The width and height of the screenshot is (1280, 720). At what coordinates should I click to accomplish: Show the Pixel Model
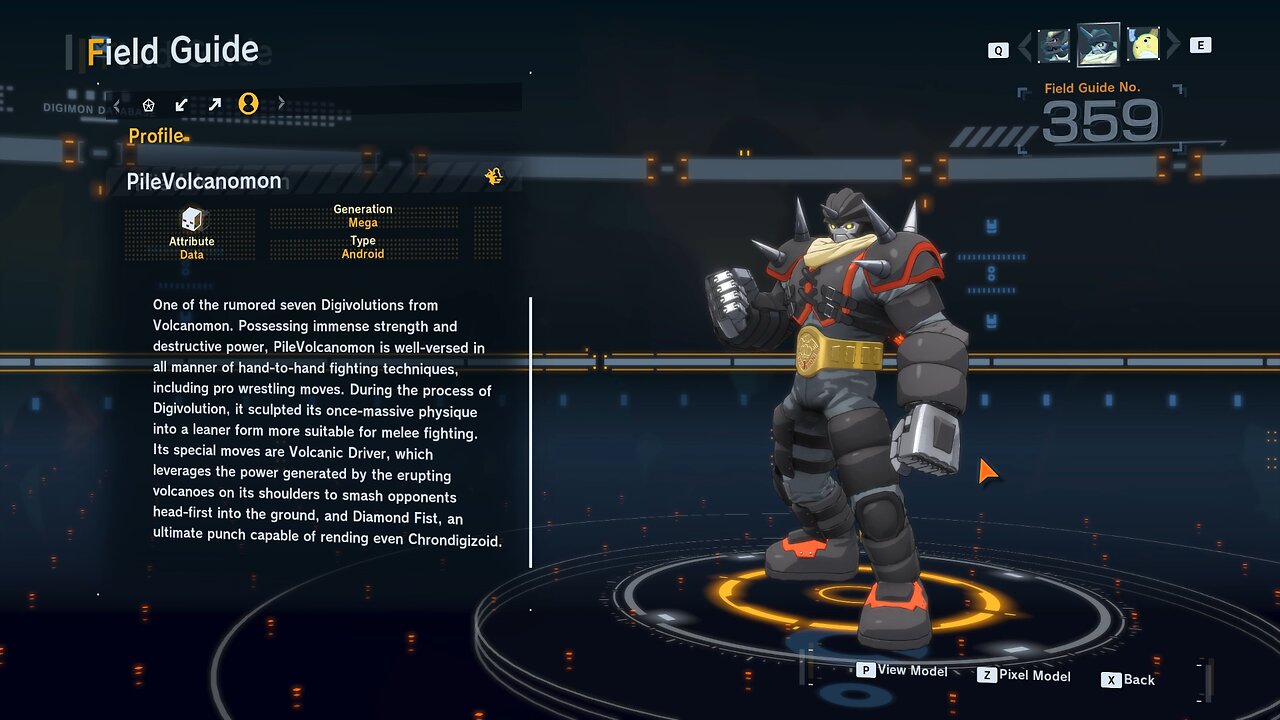click(x=1024, y=676)
